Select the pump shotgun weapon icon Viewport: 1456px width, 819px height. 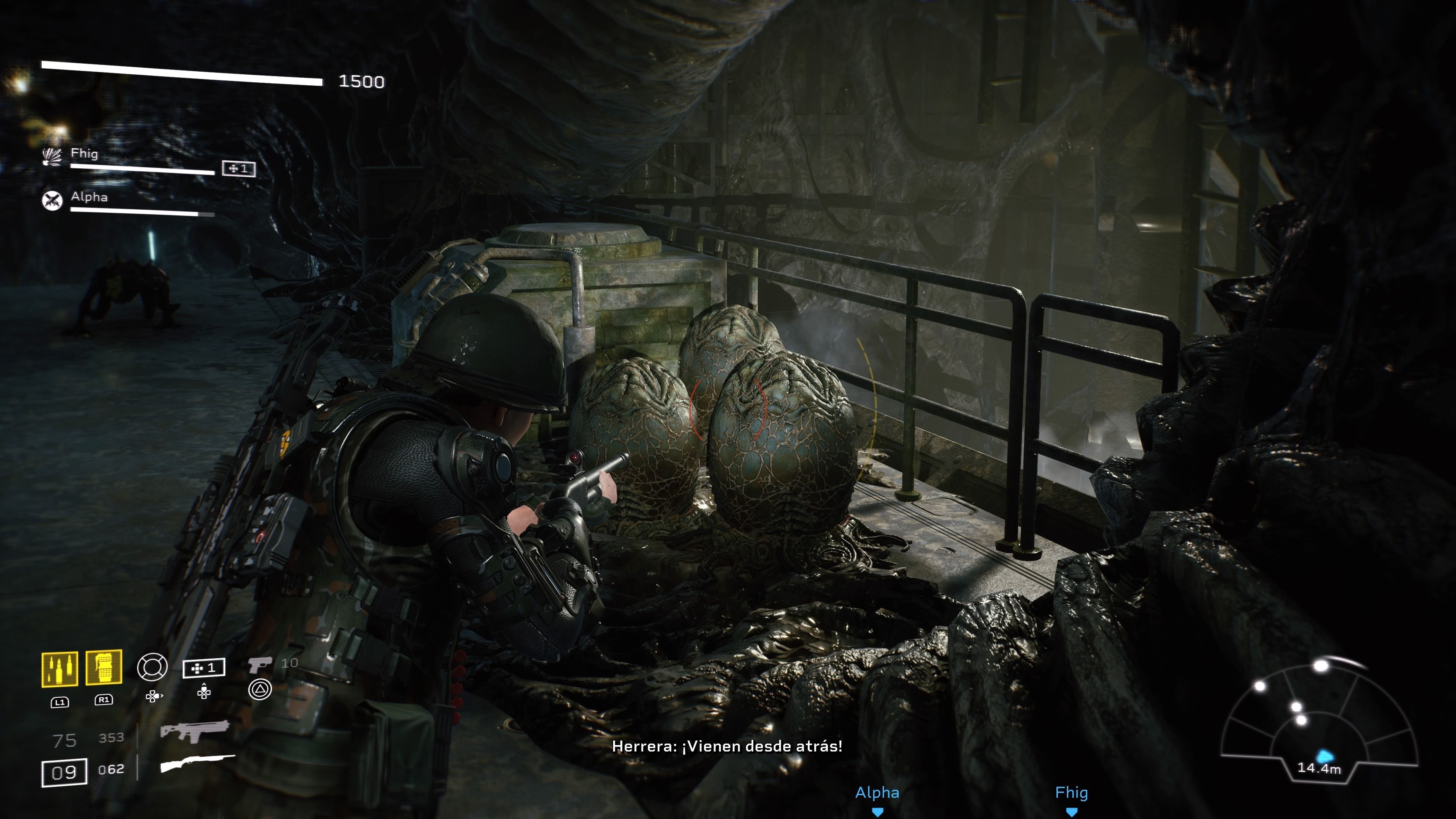pos(197,764)
